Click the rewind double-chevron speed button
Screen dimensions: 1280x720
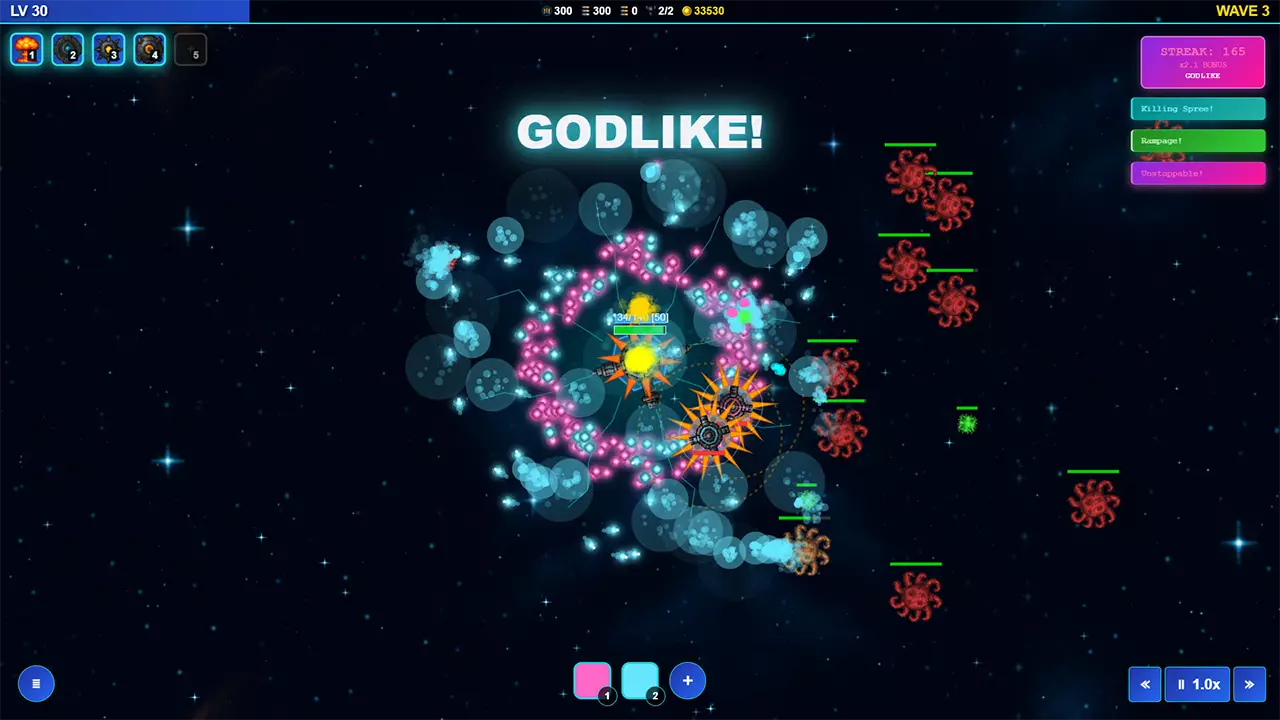tap(1145, 684)
